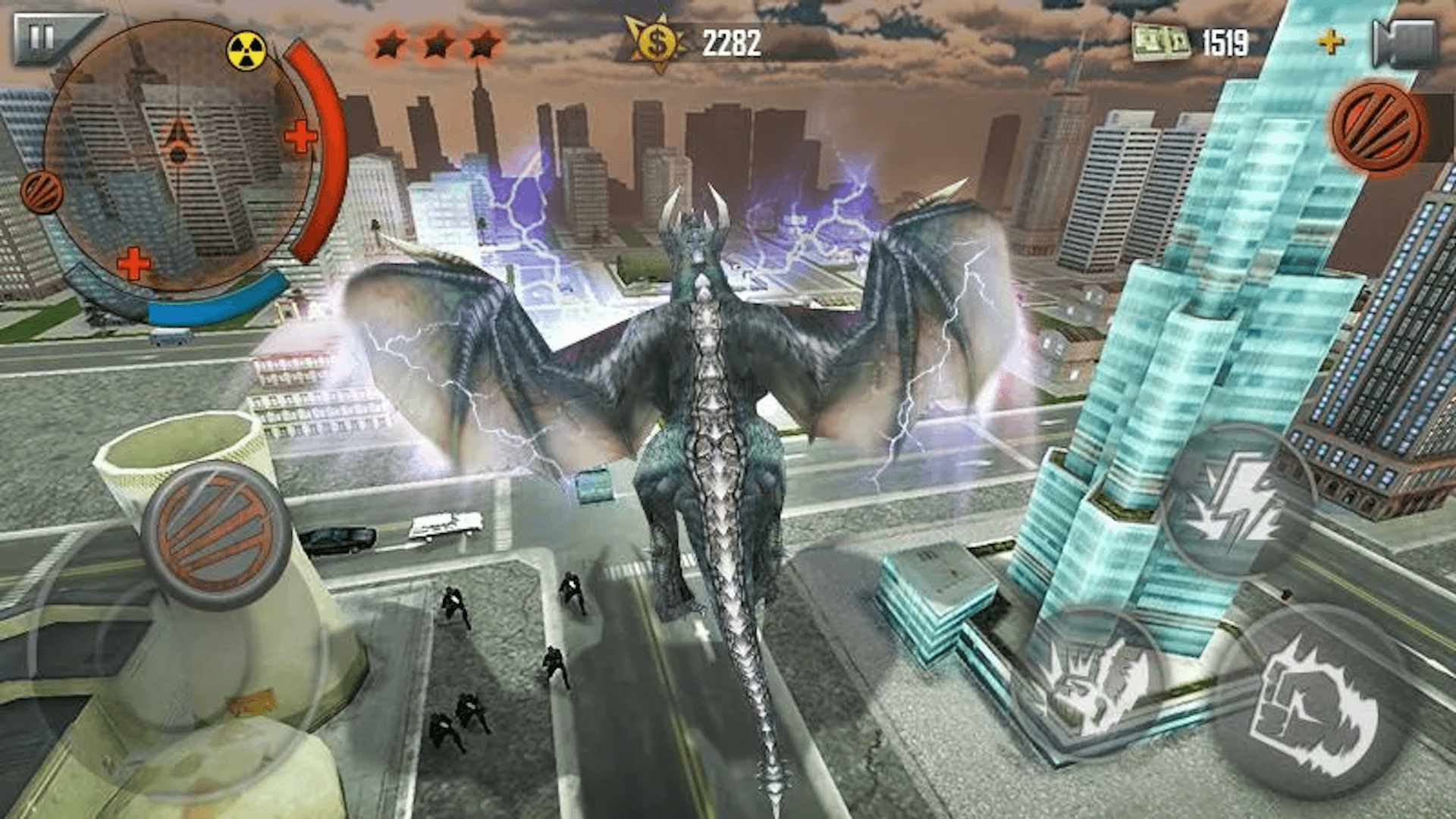Tap the claw-marked movement joystick

point(216,535)
